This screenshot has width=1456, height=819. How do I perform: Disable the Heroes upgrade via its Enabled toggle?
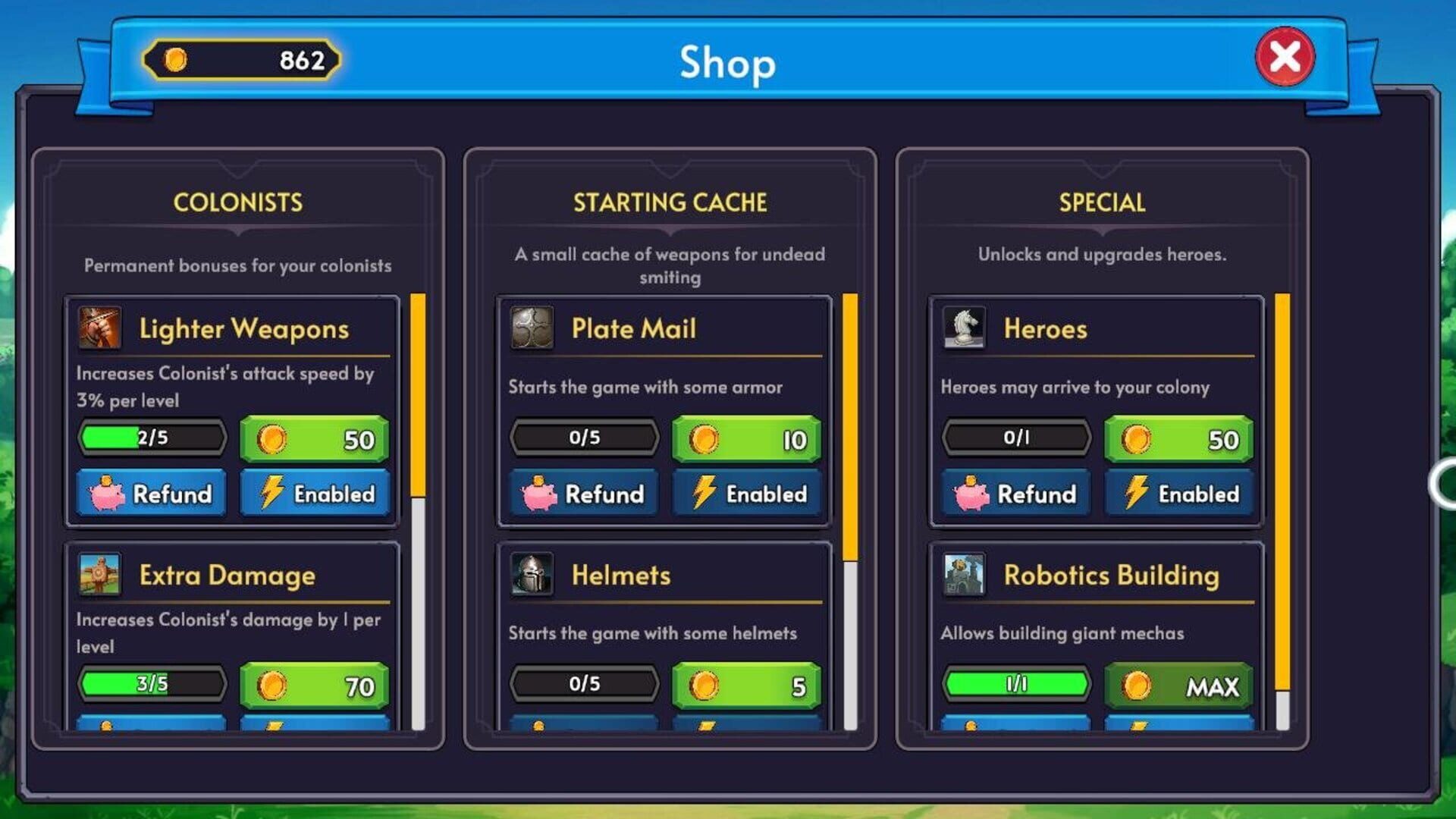tap(1179, 494)
